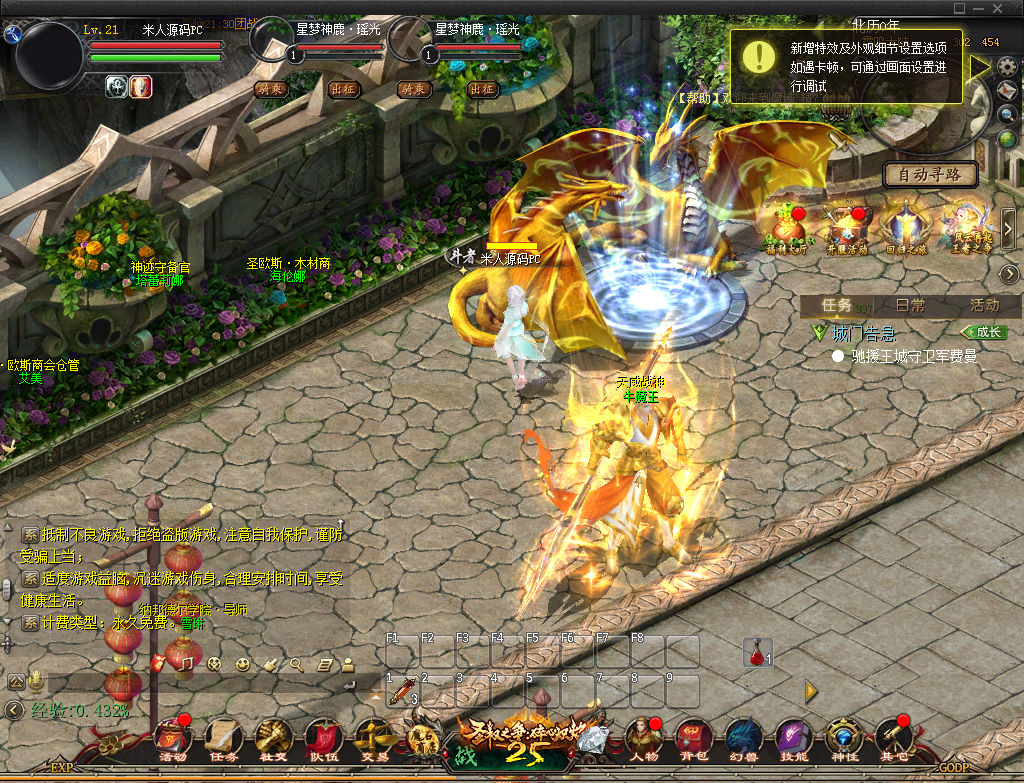Open the 技能 skills menu

[793, 739]
